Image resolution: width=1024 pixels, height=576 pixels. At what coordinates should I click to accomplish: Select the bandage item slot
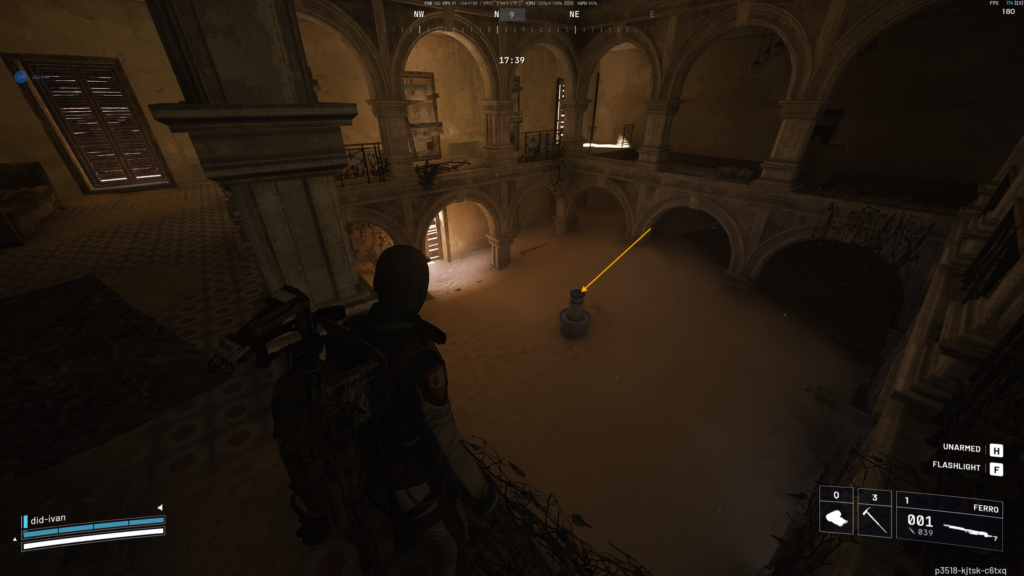click(x=836, y=514)
